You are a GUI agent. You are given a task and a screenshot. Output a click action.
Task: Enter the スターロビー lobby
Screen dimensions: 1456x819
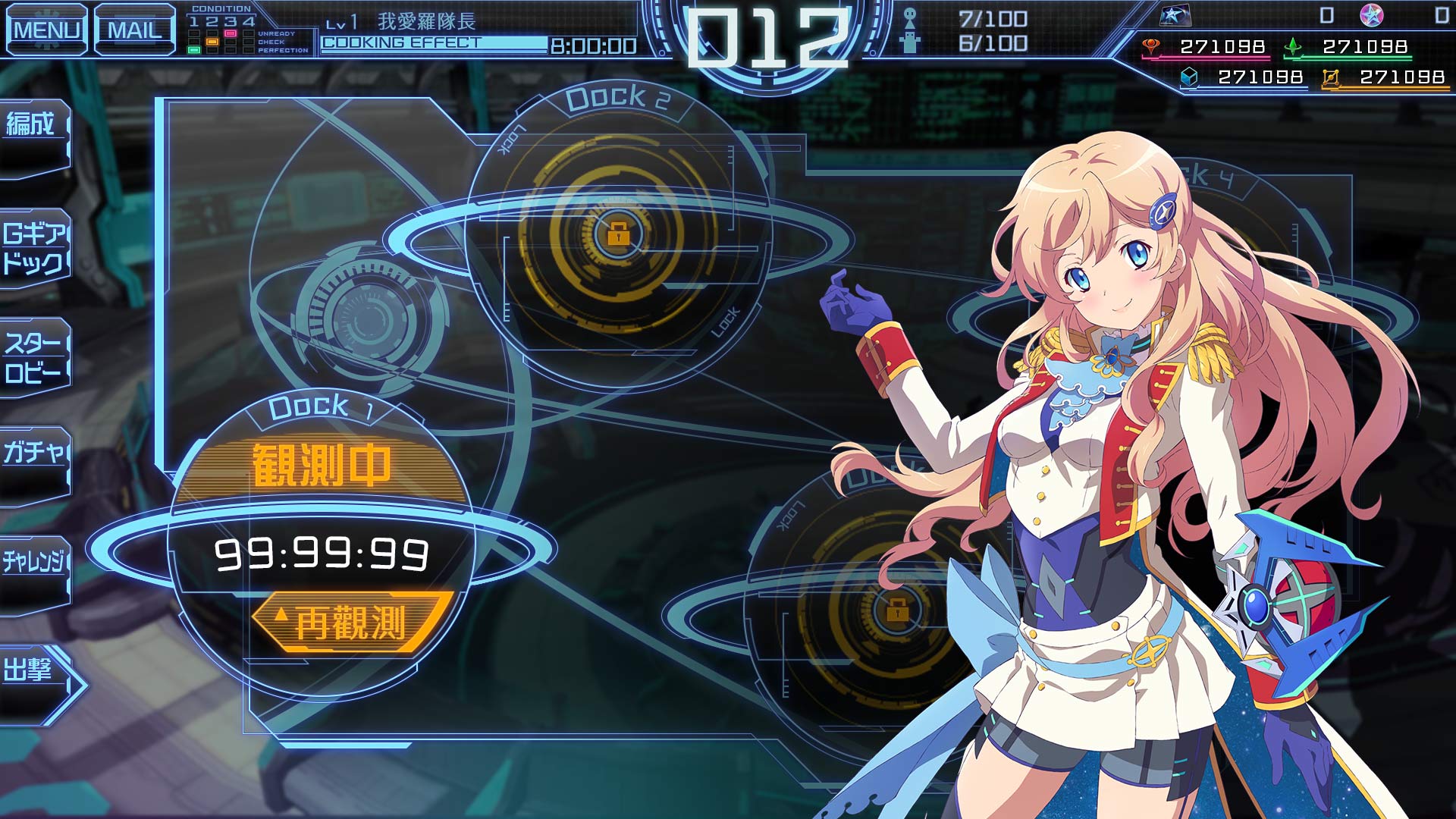coord(34,358)
